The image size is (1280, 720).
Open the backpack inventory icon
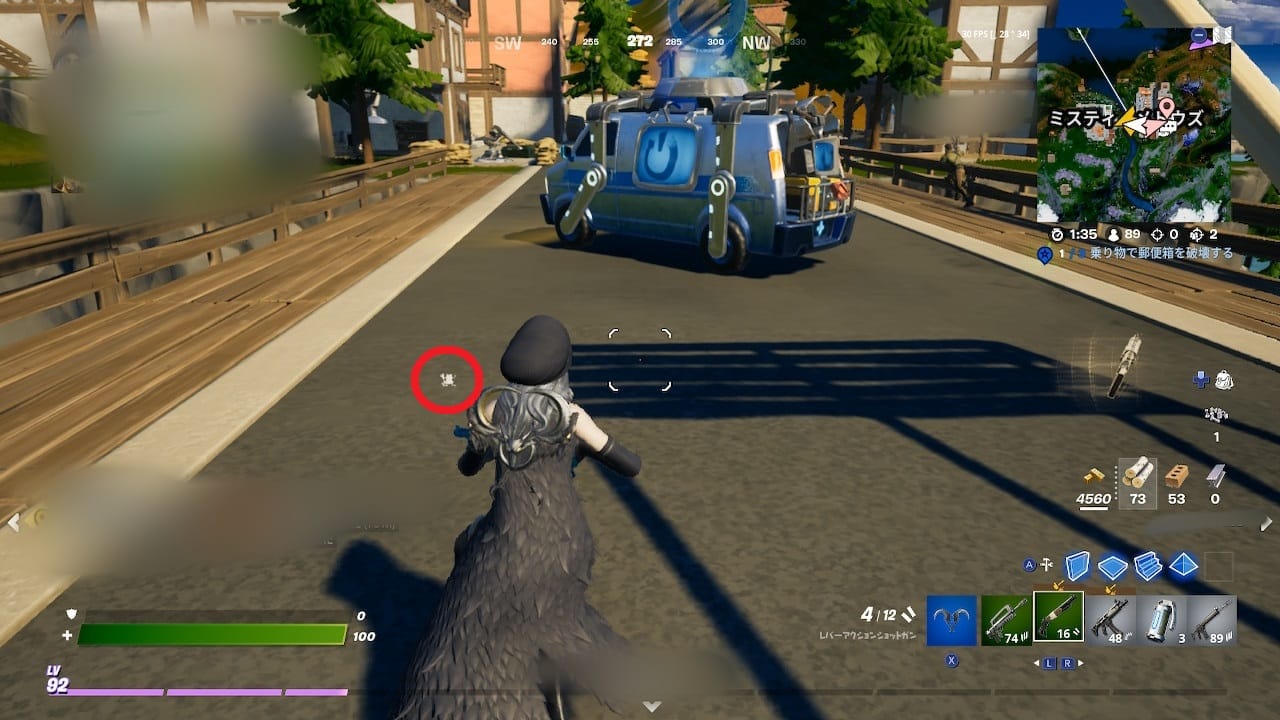click(1224, 380)
